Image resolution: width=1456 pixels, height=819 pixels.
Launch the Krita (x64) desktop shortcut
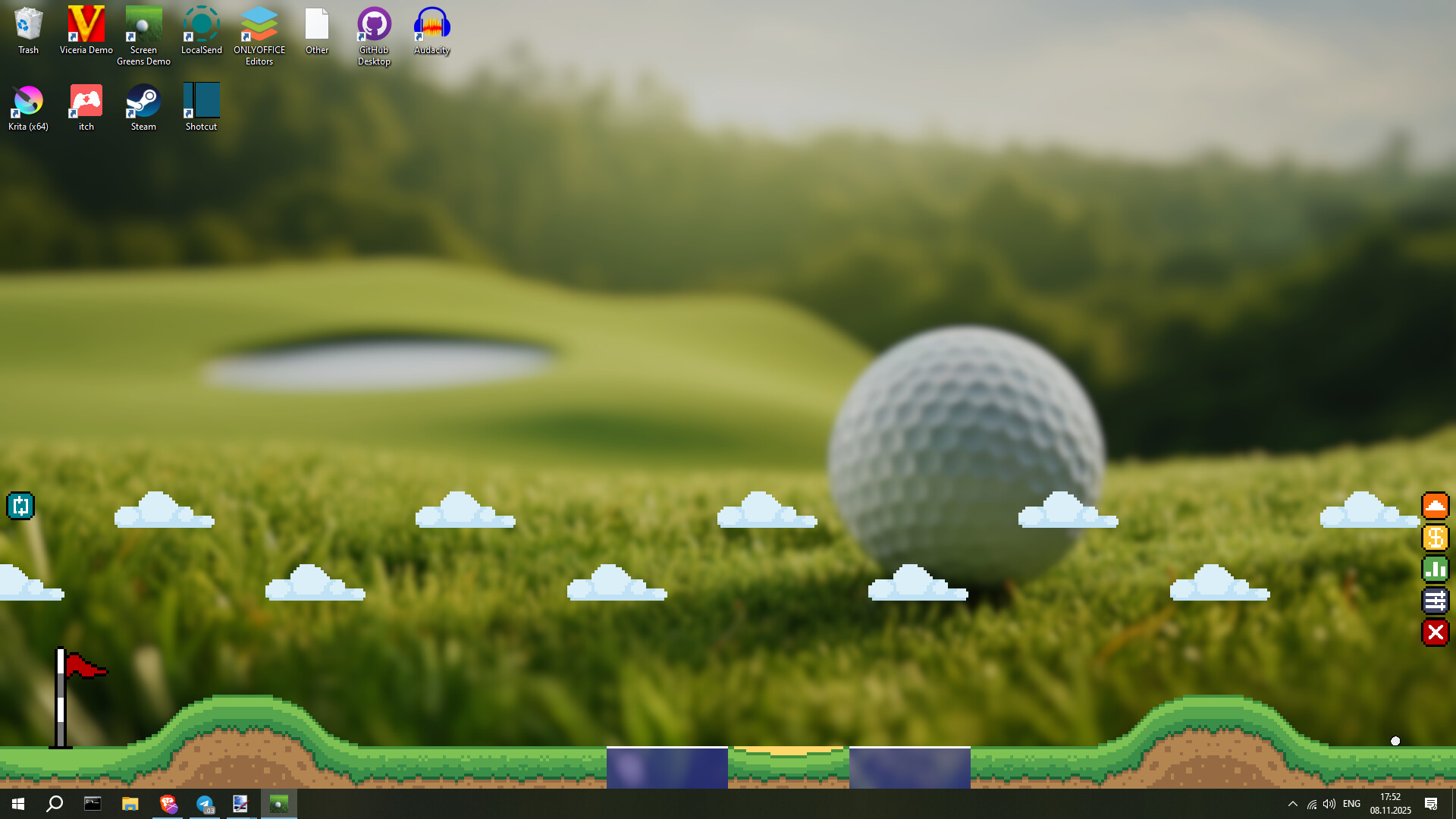coord(27,101)
